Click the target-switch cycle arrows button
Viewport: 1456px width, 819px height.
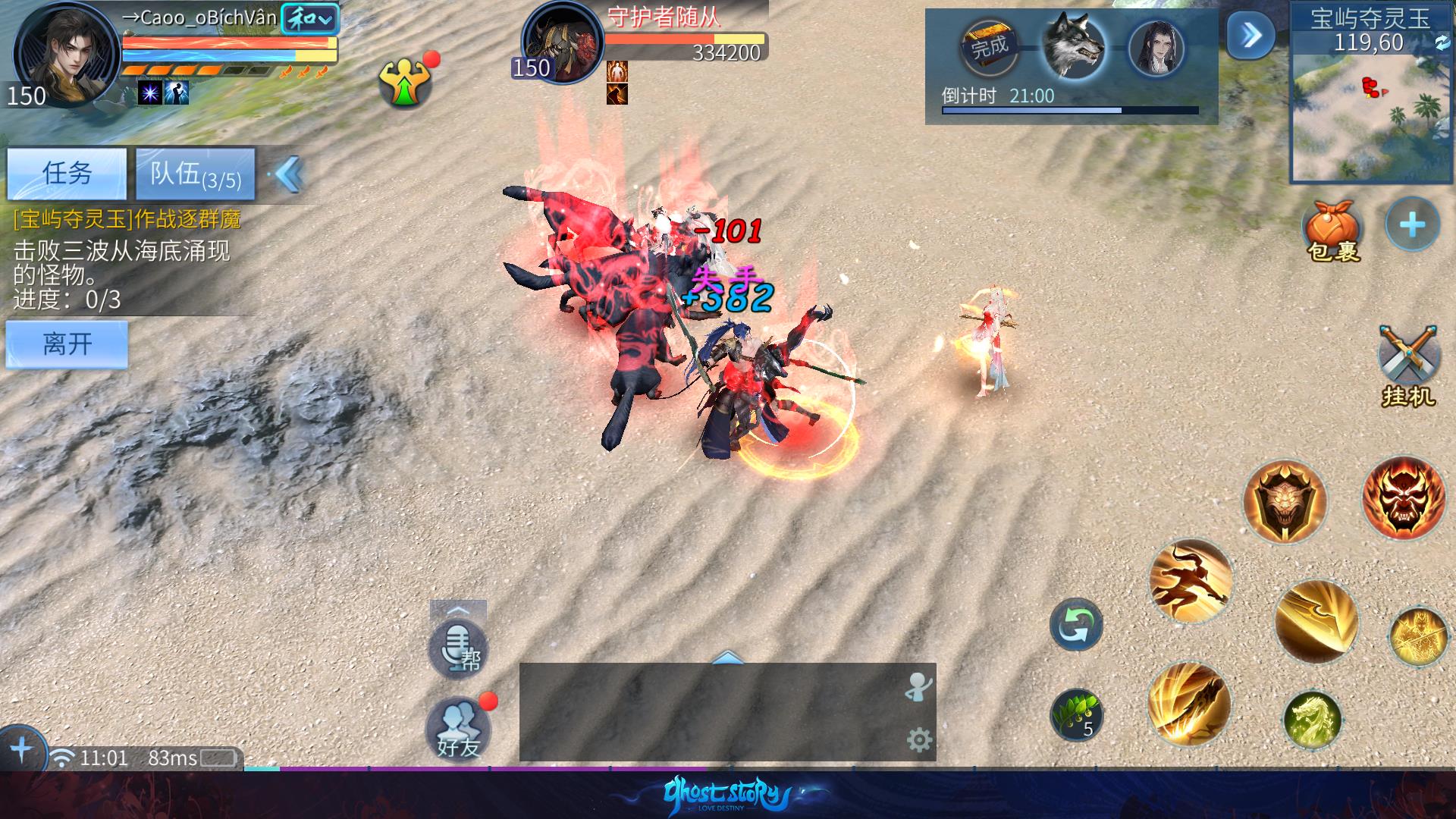[1075, 625]
